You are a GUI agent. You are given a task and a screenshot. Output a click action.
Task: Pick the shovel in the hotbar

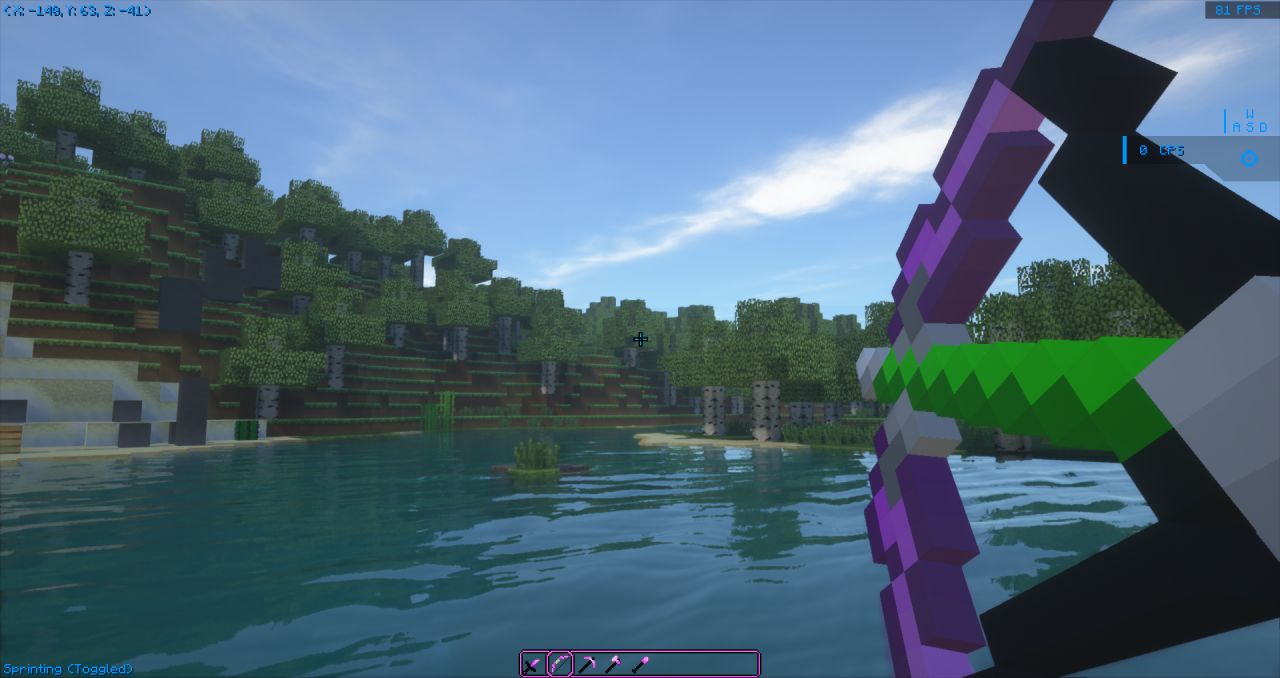(640, 664)
